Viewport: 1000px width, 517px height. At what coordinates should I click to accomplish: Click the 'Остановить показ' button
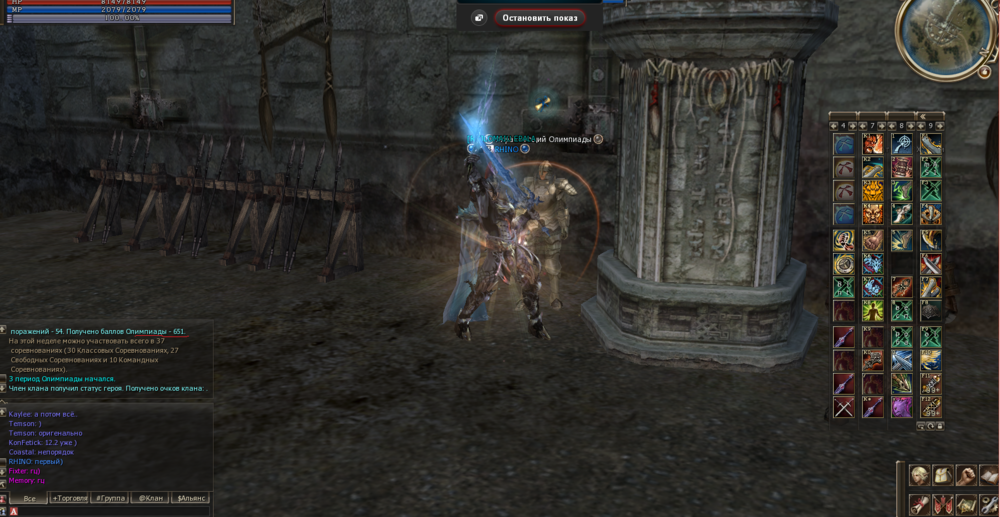point(540,18)
